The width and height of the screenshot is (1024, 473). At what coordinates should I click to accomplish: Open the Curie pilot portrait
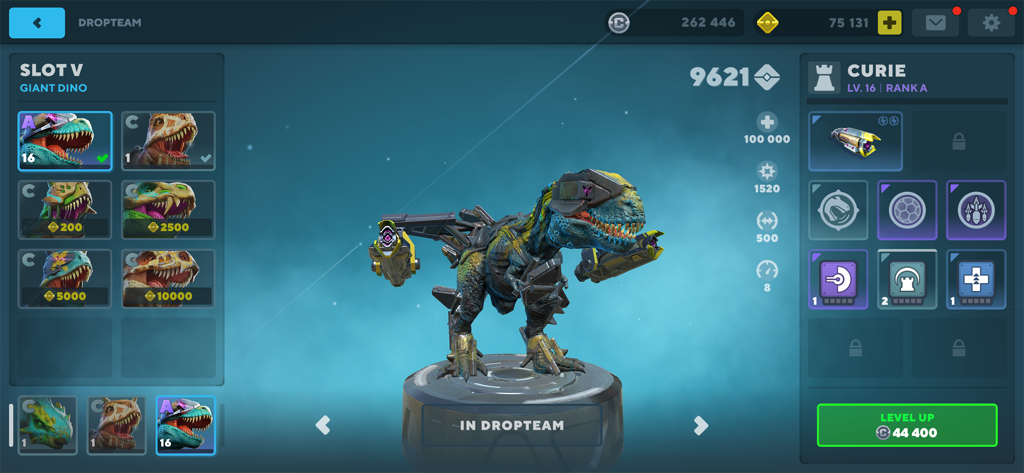tap(825, 78)
